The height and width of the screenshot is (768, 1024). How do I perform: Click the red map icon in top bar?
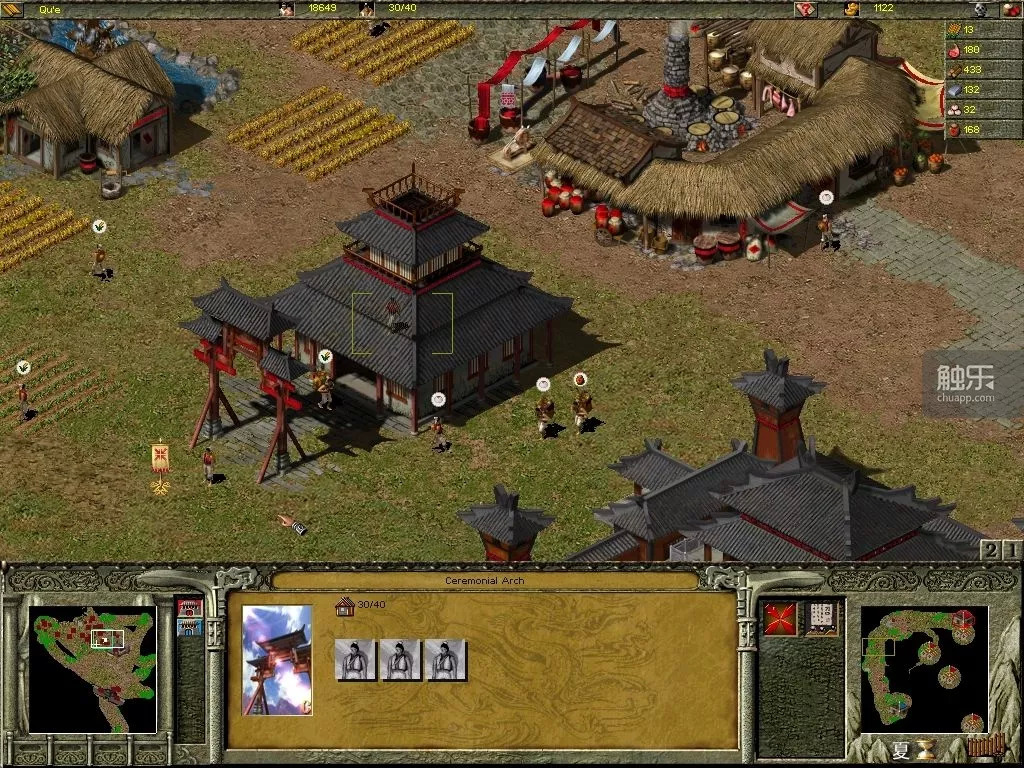point(806,9)
